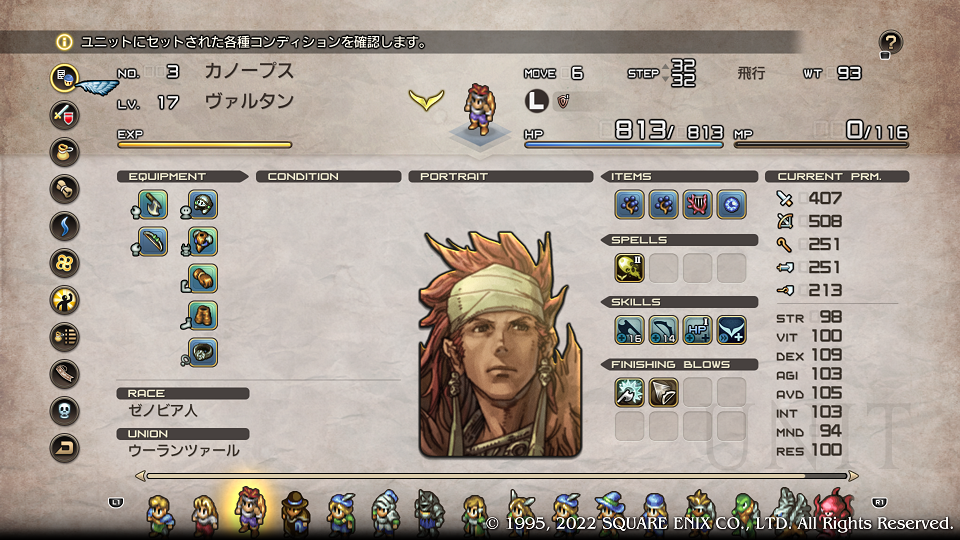This screenshot has height=540, width=960.
Task: Pick the equipped helmet slot
Action: pos(203,205)
